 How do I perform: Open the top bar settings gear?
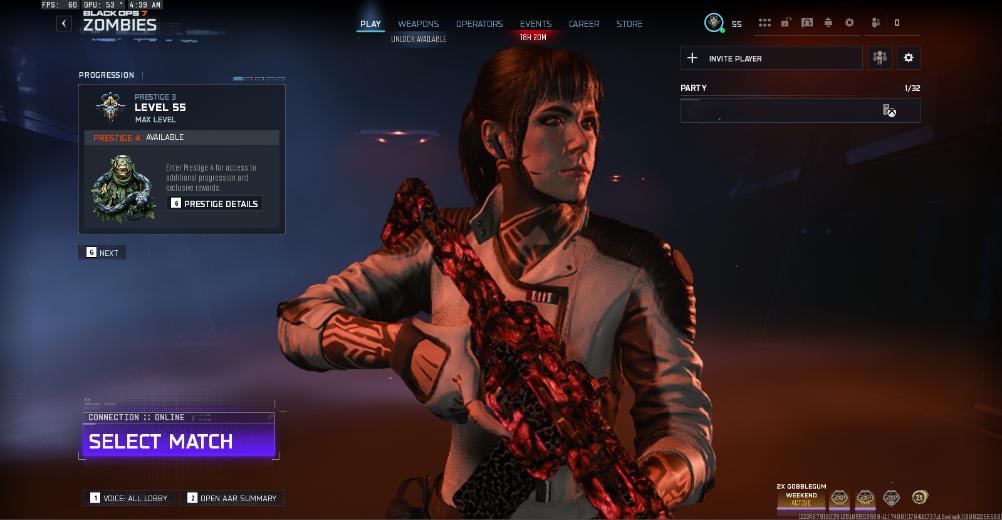849,22
